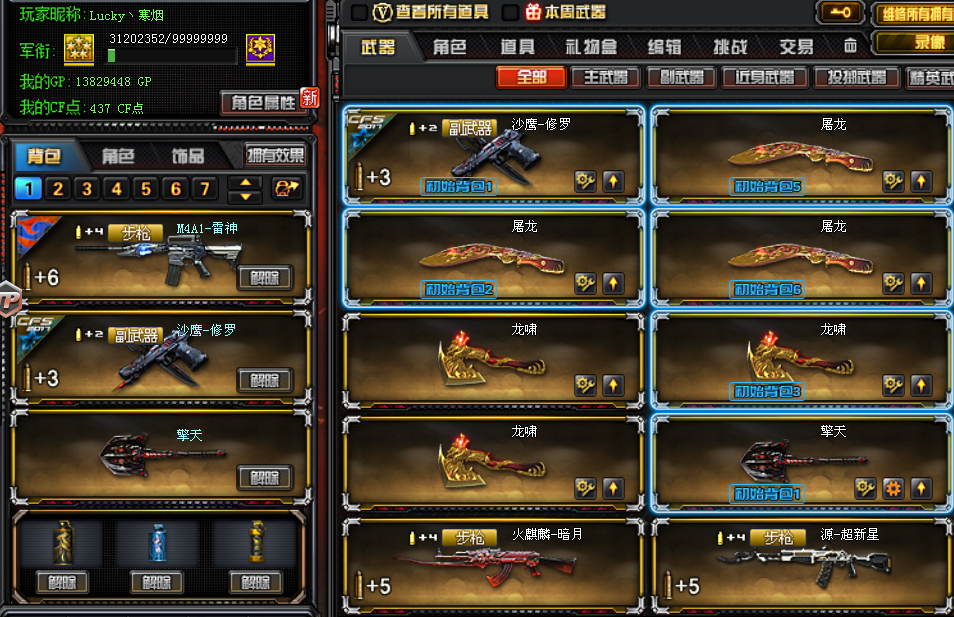This screenshot has width=954, height=617.
Task: Filter by 主武器
Action: click(606, 77)
